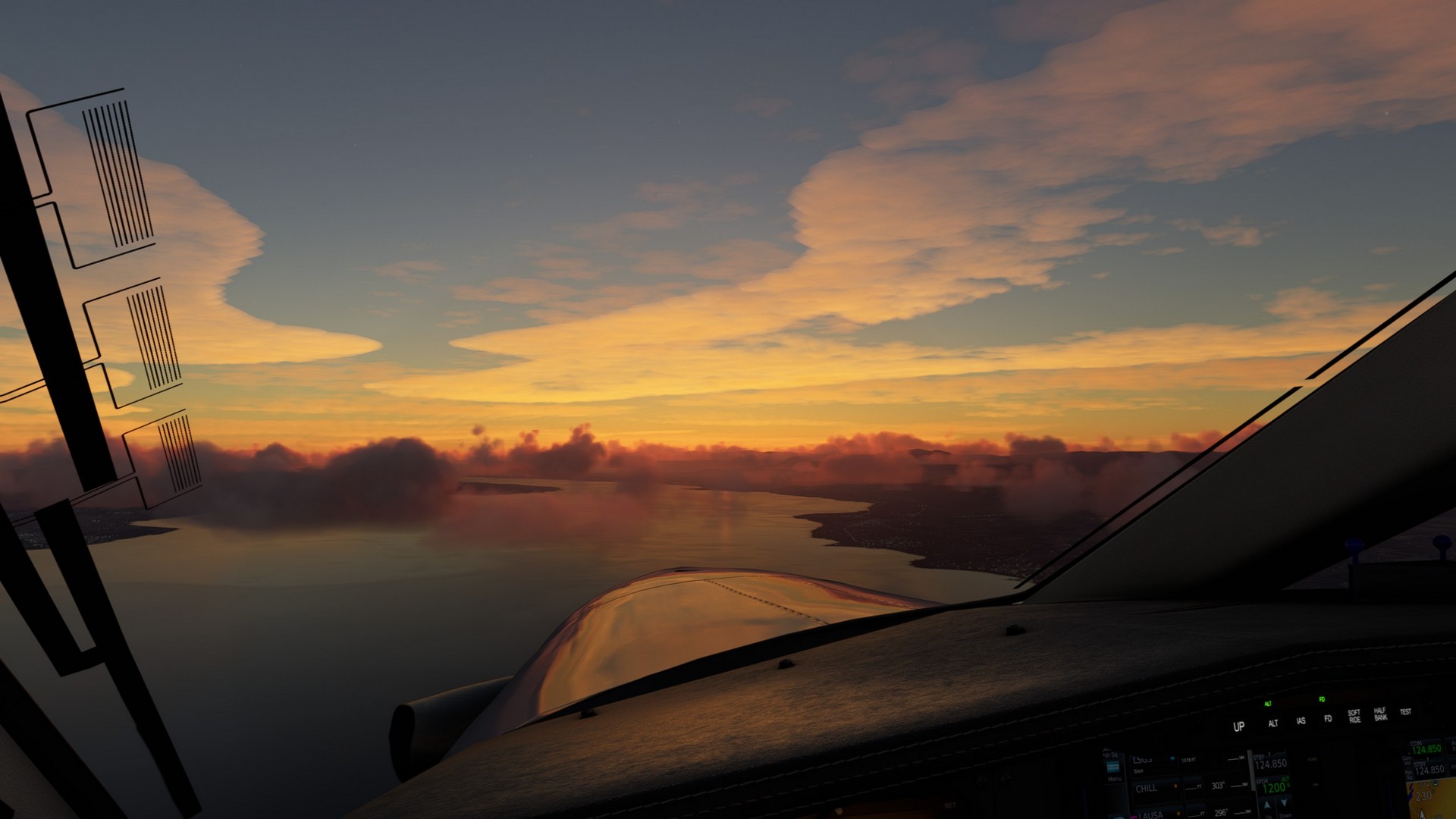This screenshot has height=819, width=1456.
Task: Select the green COM 124.850 active frequency
Action: point(1426,748)
